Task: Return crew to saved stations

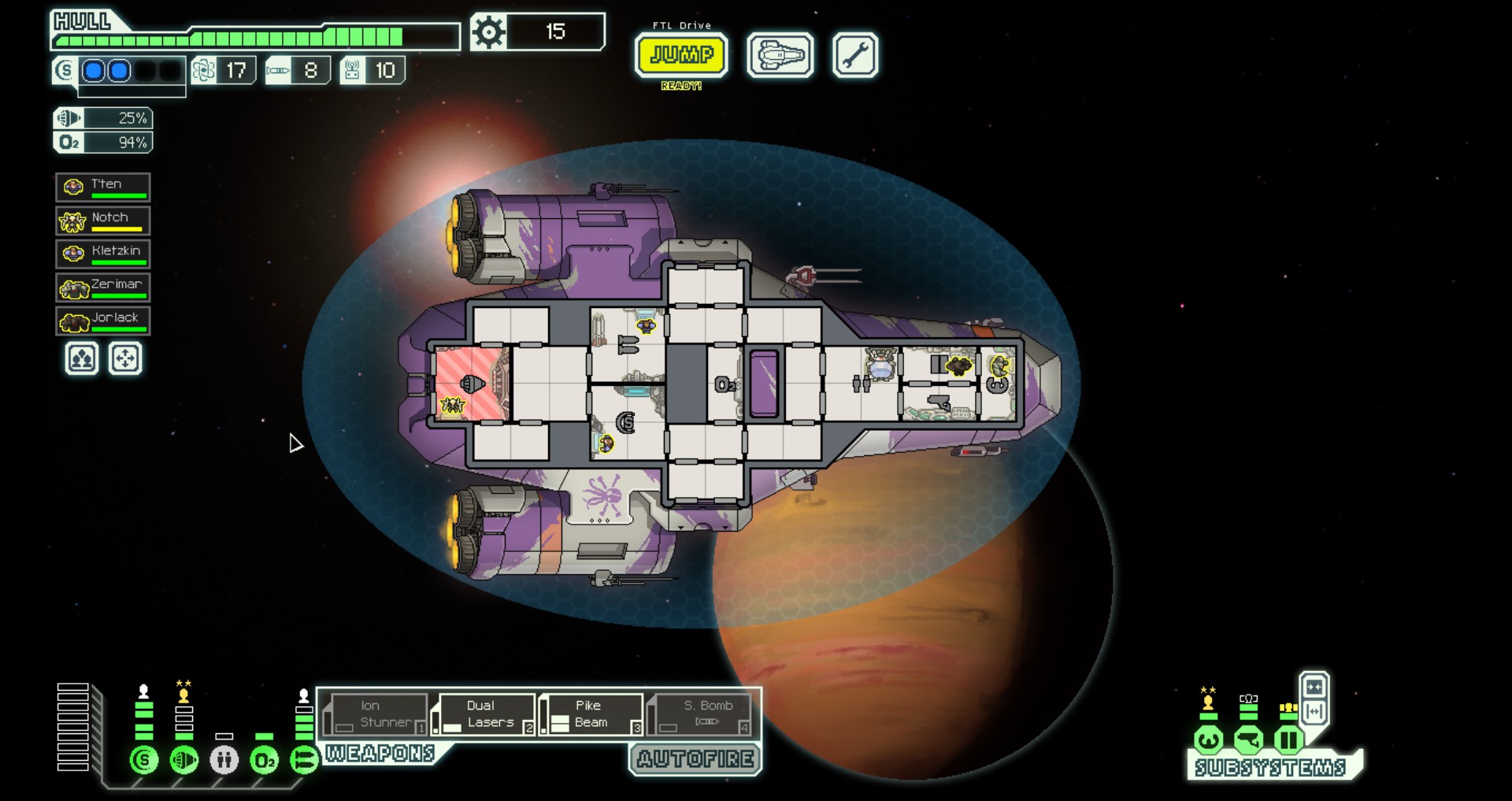Action: click(x=125, y=359)
